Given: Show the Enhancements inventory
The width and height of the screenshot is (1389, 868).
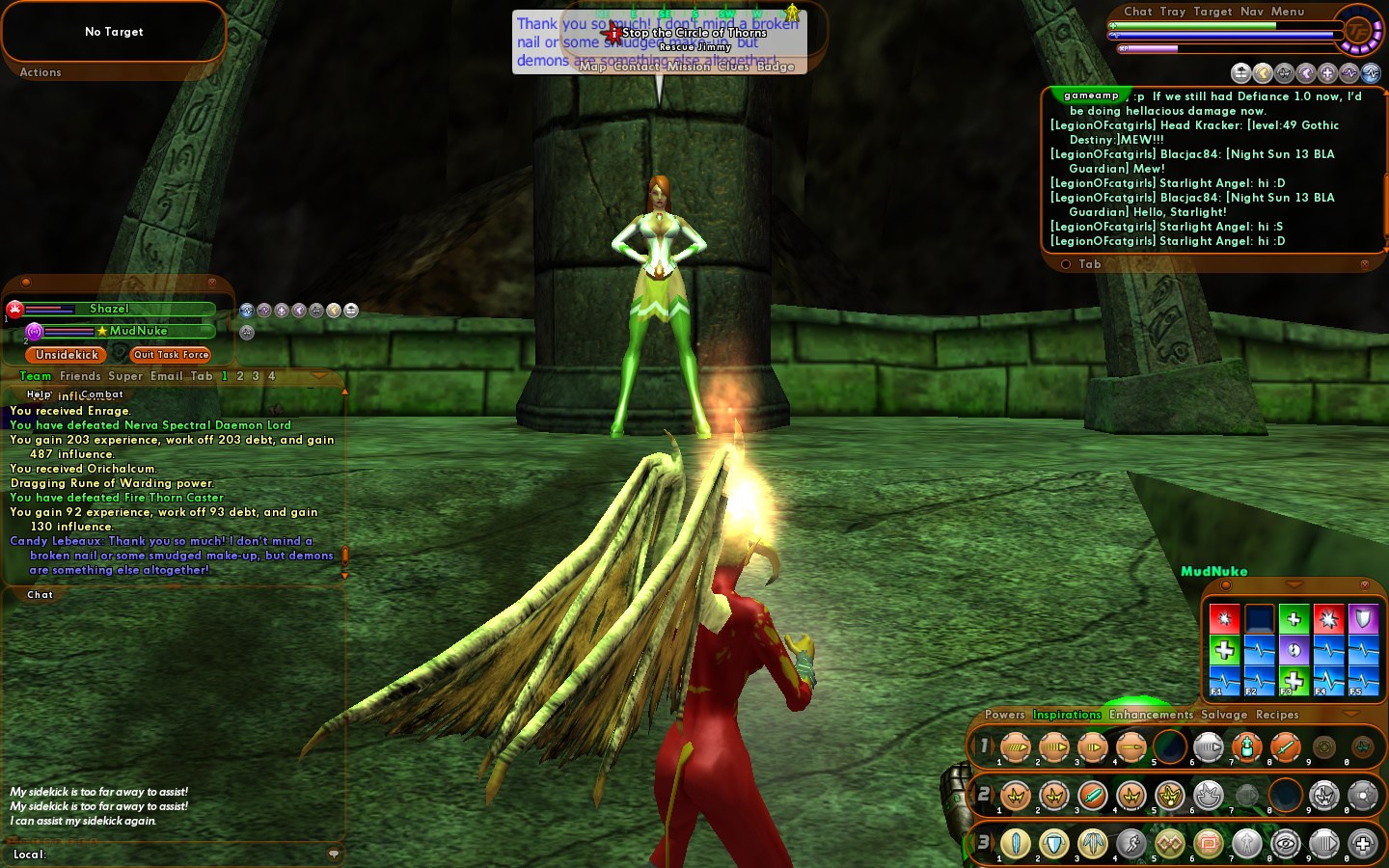Looking at the screenshot, I should (x=1151, y=715).
